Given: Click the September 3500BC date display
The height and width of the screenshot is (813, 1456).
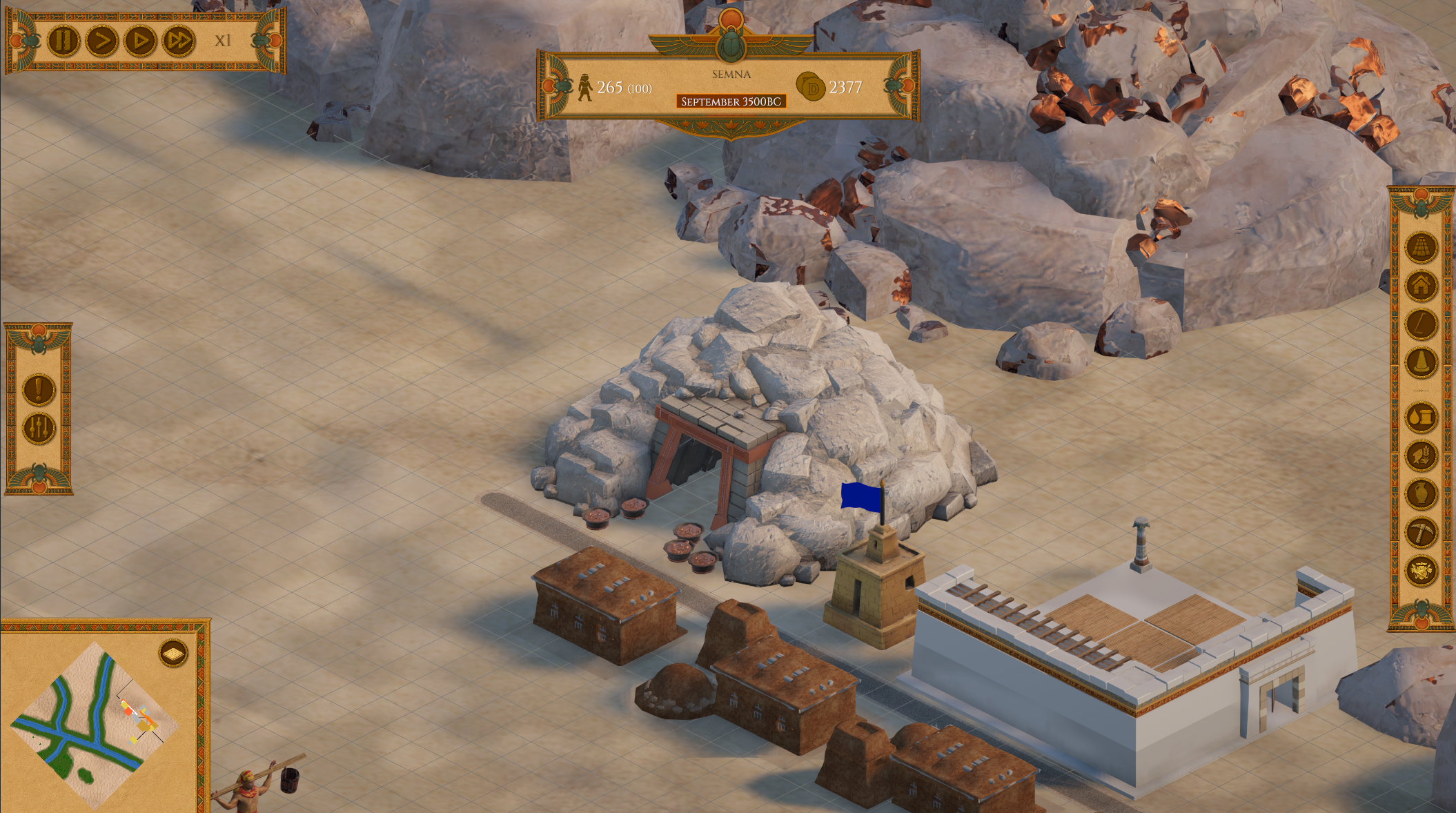Looking at the screenshot, I should (x=731, y=101).
